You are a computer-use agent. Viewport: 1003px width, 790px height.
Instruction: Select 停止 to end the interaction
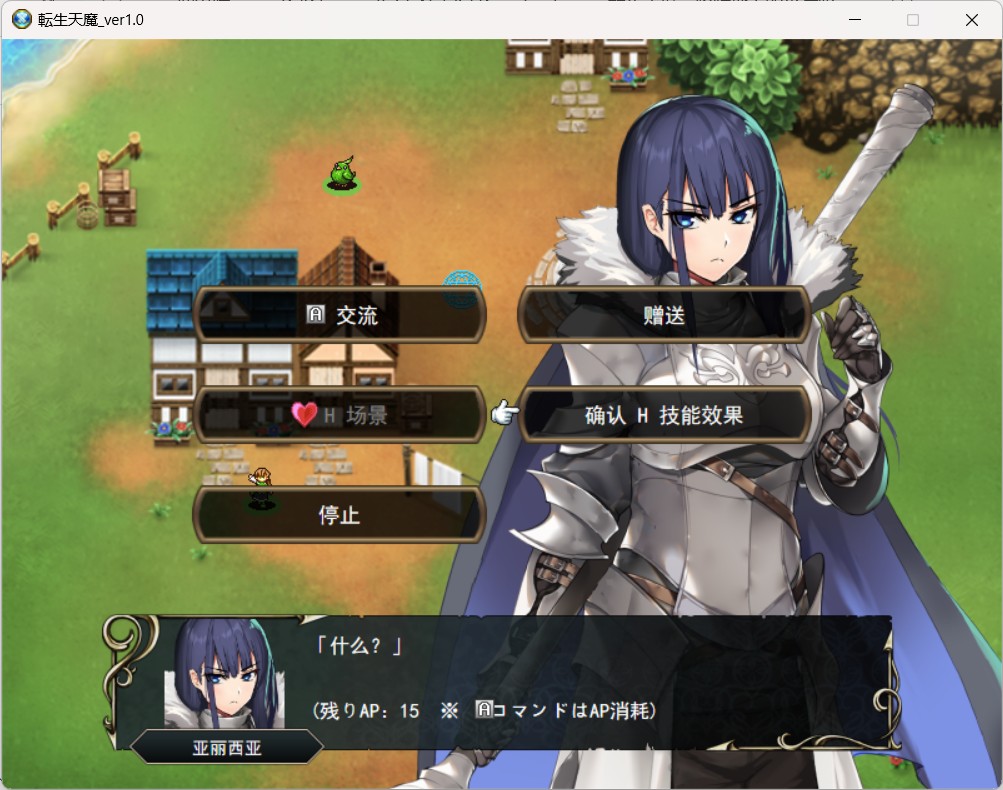(339, 515)
